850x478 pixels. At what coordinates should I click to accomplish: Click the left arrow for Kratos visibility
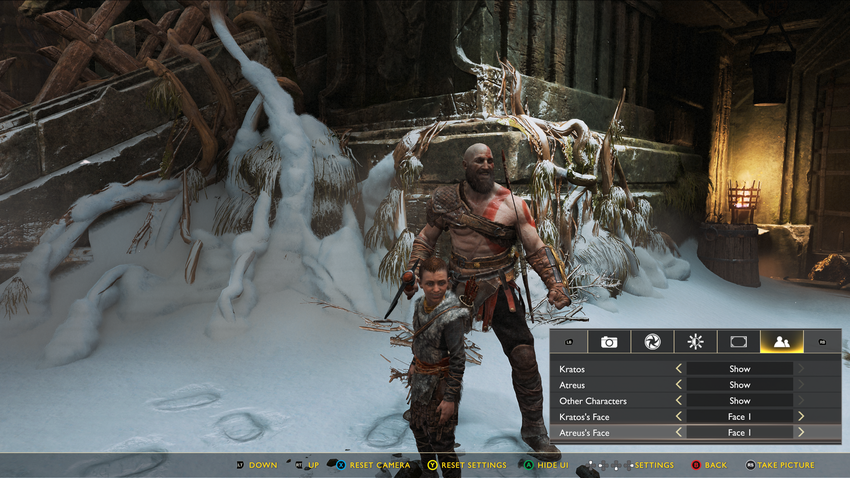click(x=679, y=369)
